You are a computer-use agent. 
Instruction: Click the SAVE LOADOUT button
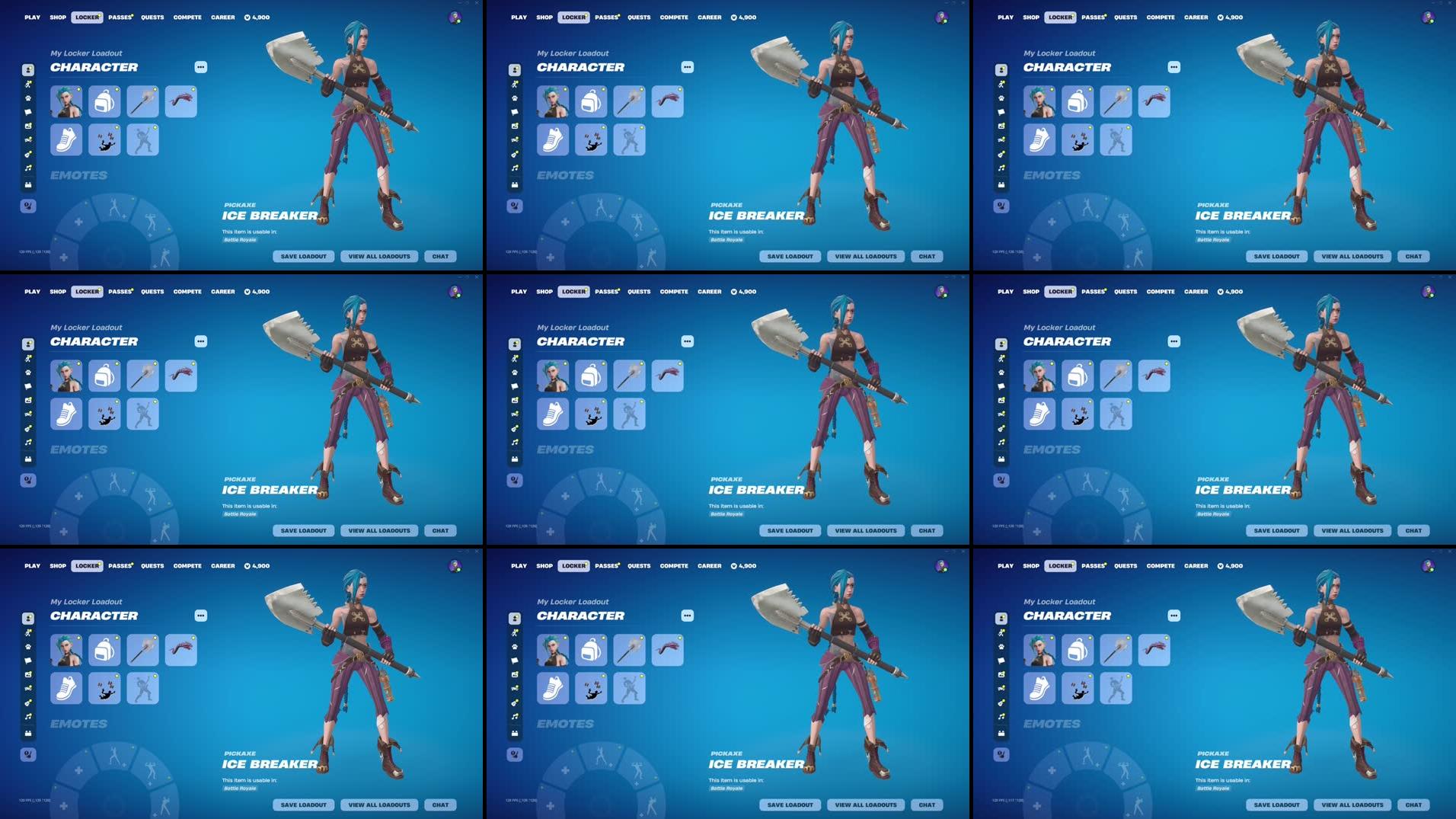point(303,256)
